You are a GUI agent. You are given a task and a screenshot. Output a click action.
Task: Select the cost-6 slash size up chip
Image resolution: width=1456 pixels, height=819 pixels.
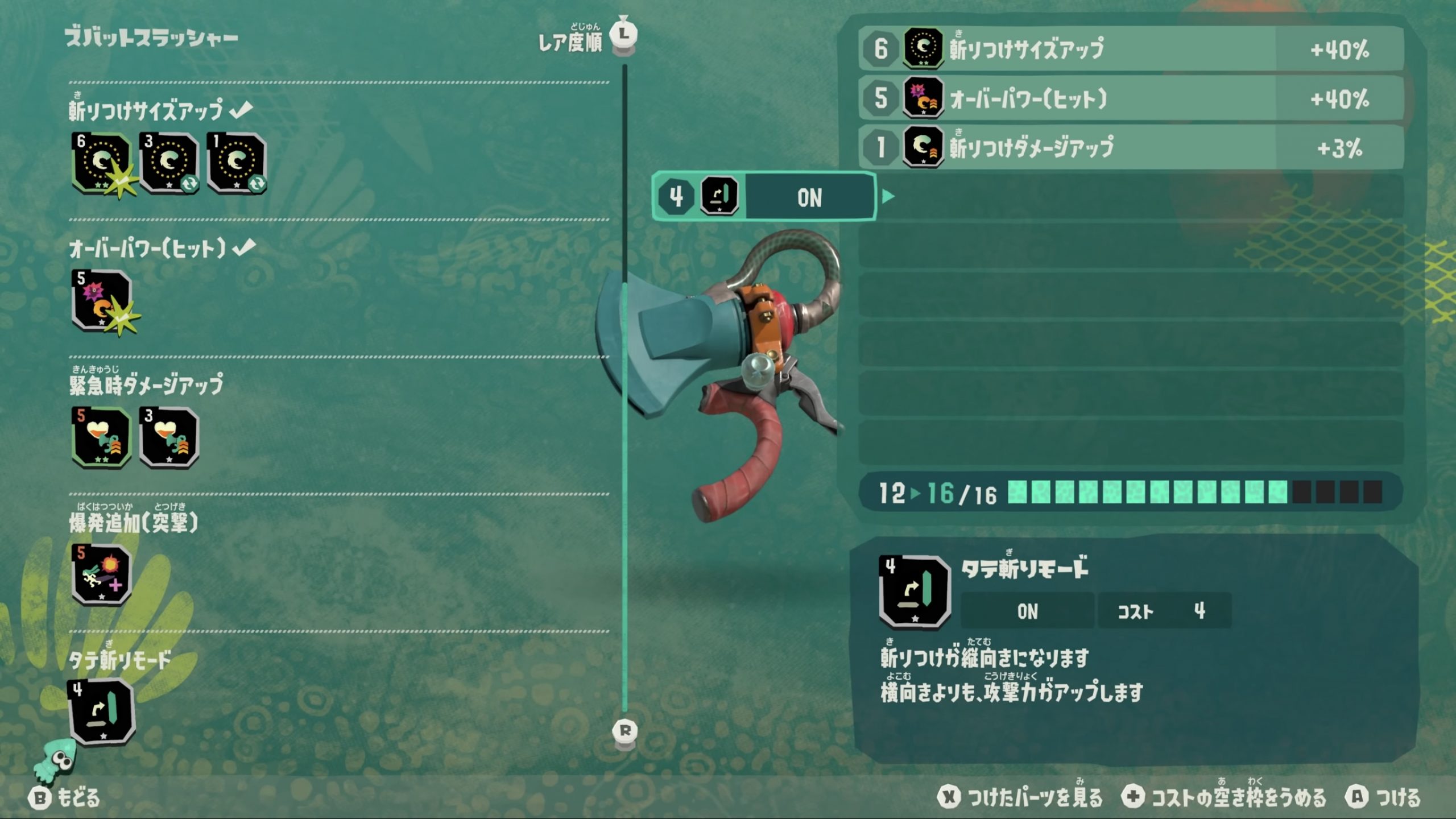pos(101,163)
